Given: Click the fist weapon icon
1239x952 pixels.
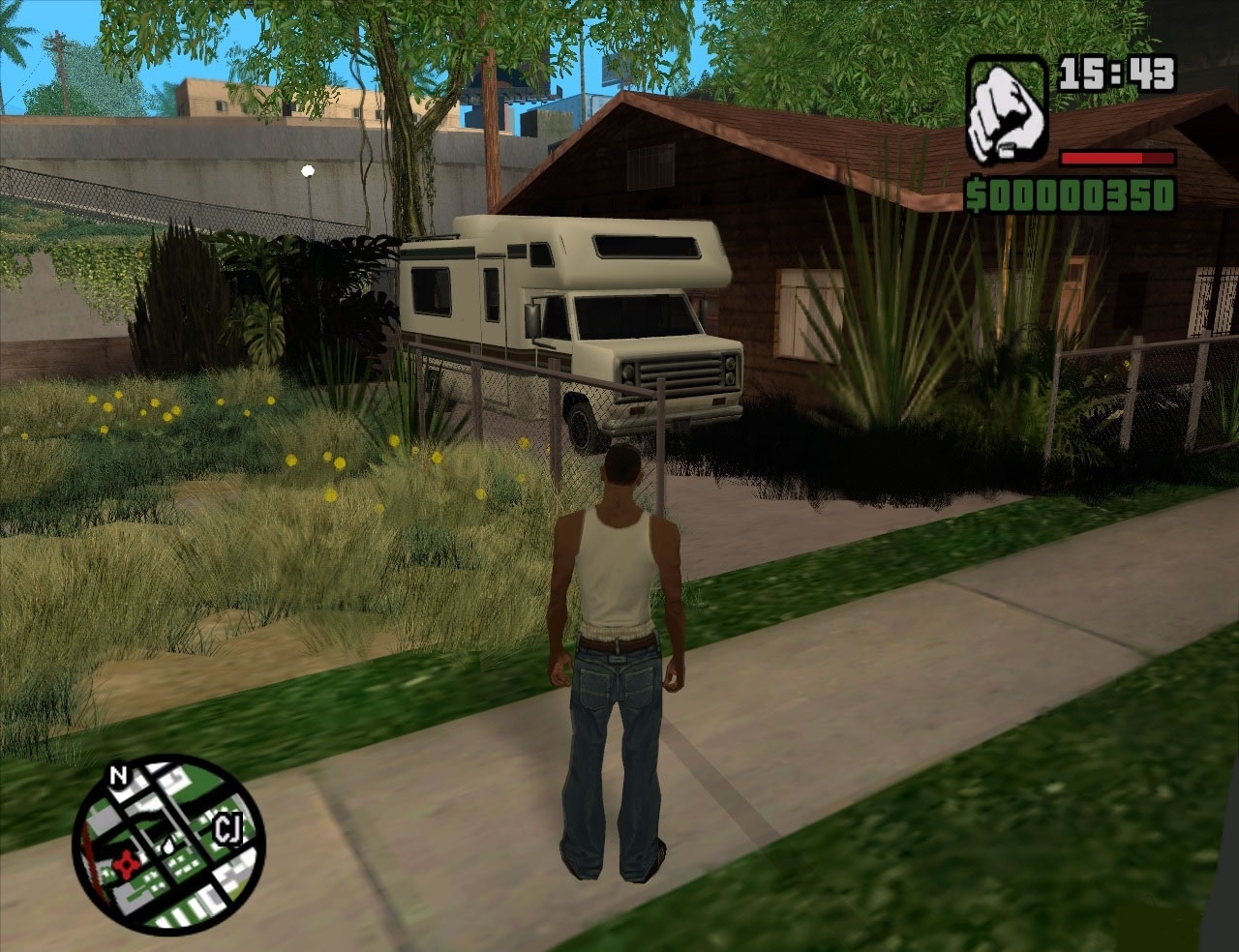Looking at the screenshot, I should pyautogui.click(x=1007, y=111).
